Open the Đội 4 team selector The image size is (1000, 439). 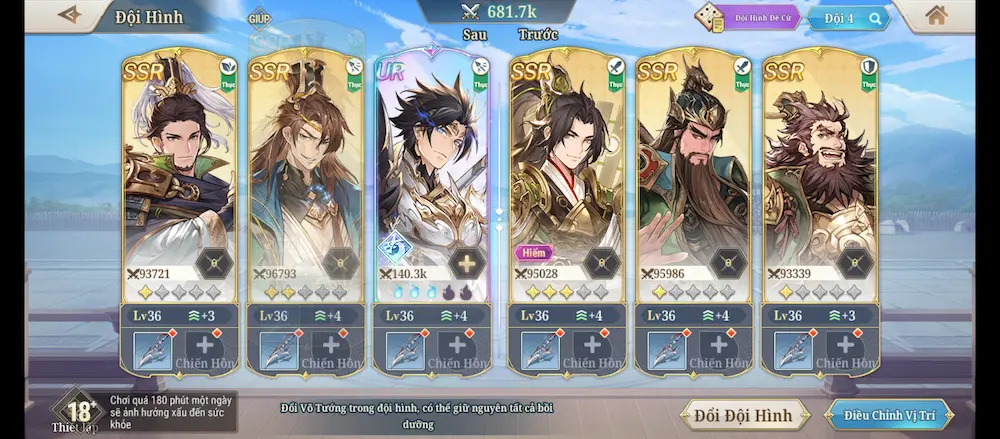click(x=848, y=18)
